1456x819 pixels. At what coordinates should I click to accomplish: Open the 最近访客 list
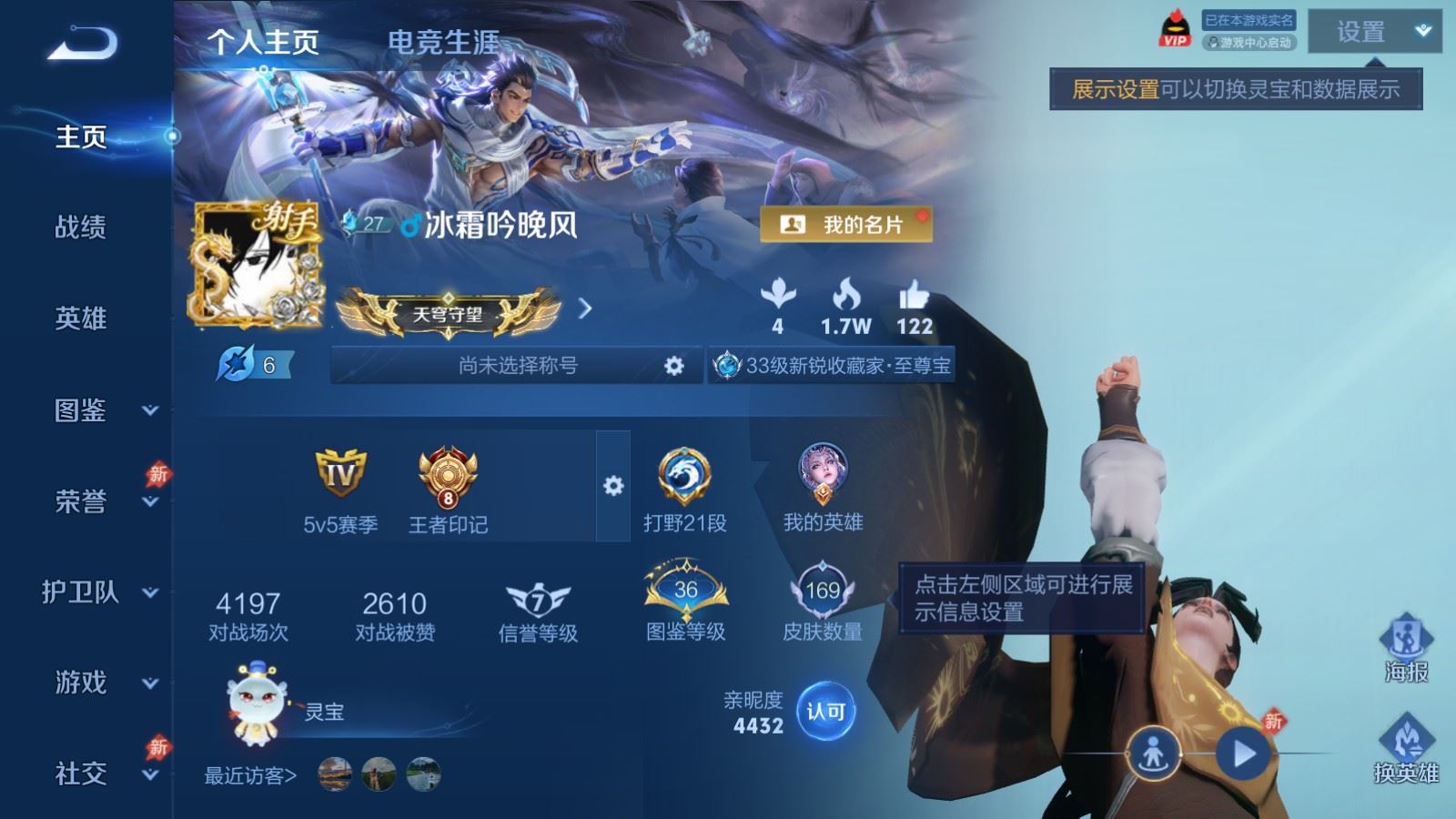tap(250, 775)
